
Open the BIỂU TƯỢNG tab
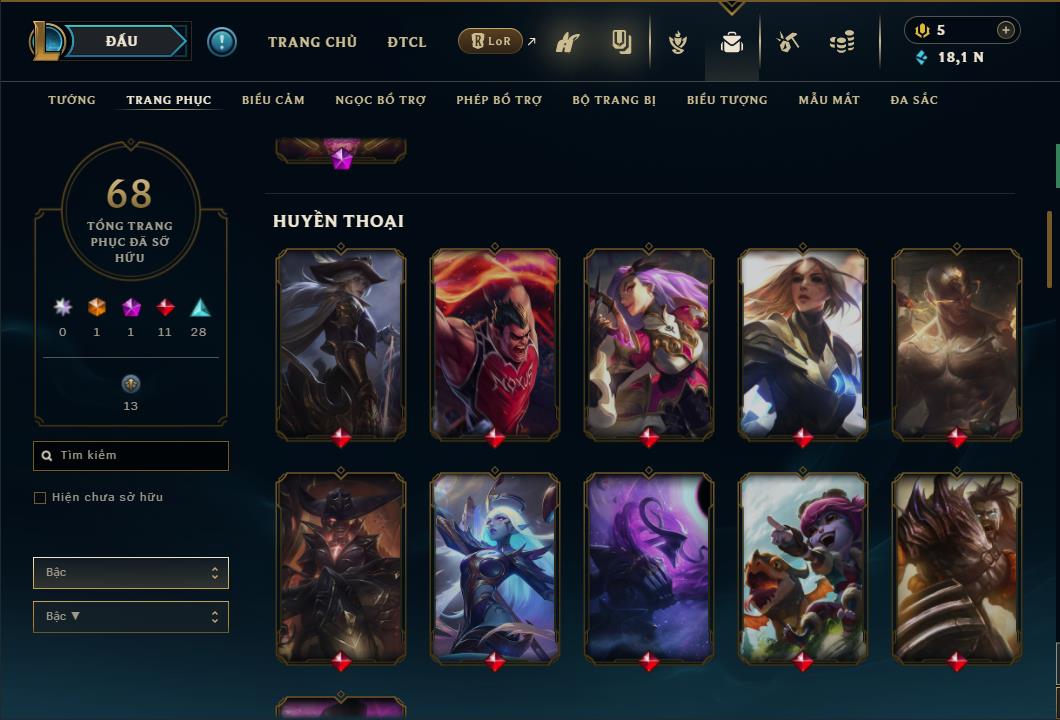point(727,100)
